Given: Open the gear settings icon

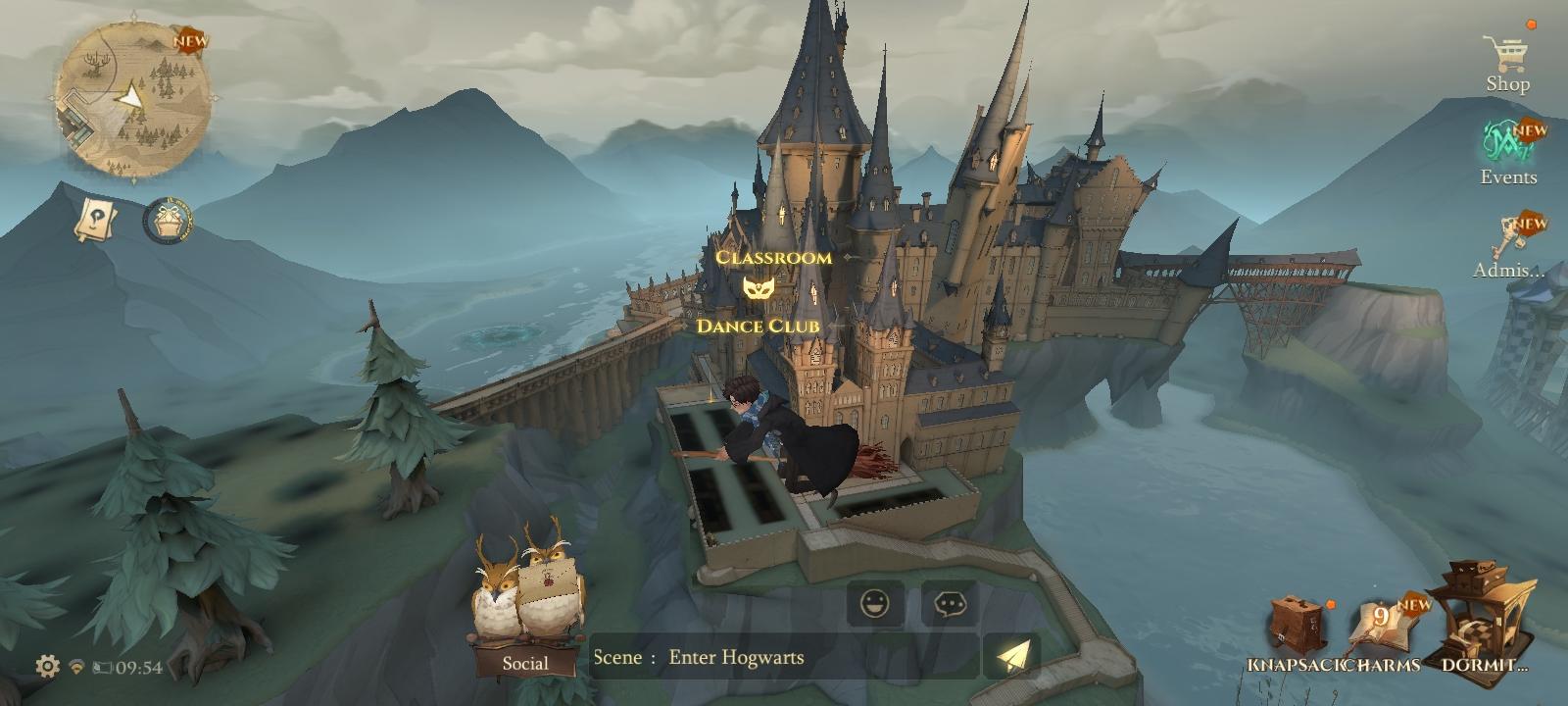Looking at the screenshot, I should [47, 667].
